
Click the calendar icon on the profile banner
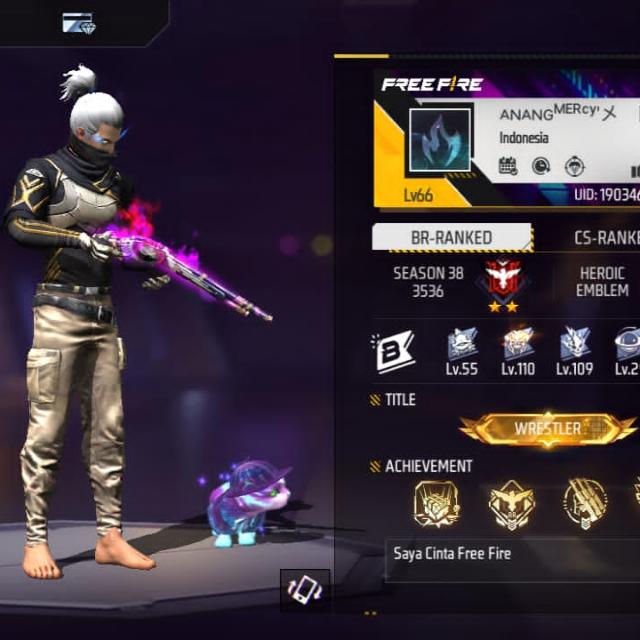tap(508, 166)
